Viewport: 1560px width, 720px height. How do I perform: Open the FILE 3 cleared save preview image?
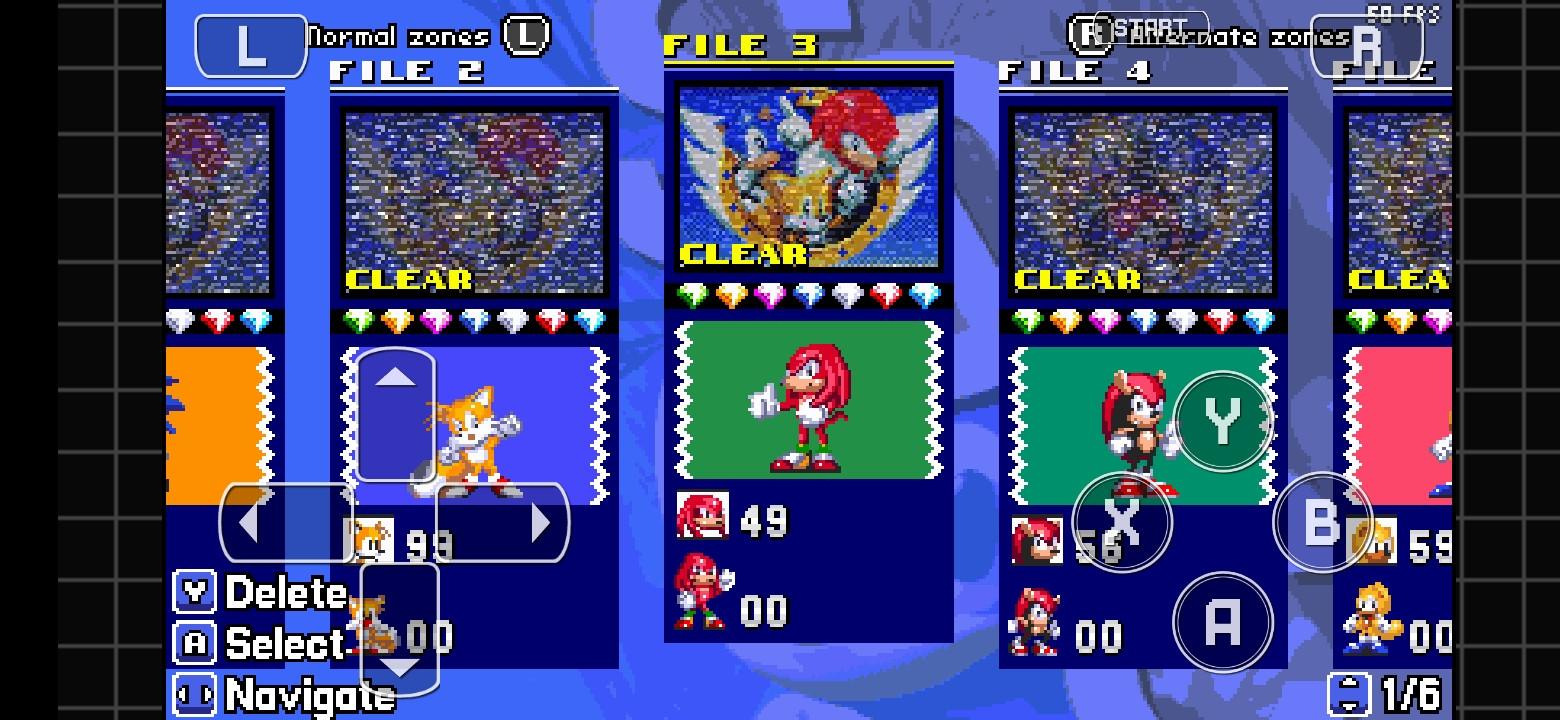pyautogui.click(x=809, y=180)
